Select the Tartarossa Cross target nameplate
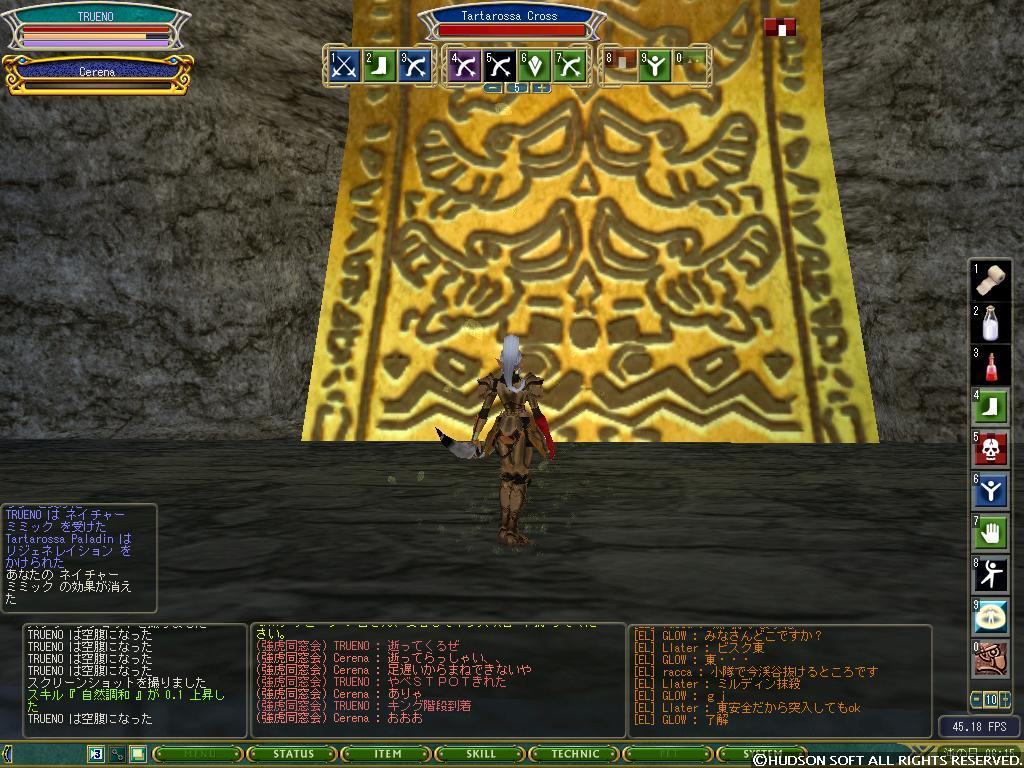The width and height of the screenshot is (1024, 768). click(510, 17)
